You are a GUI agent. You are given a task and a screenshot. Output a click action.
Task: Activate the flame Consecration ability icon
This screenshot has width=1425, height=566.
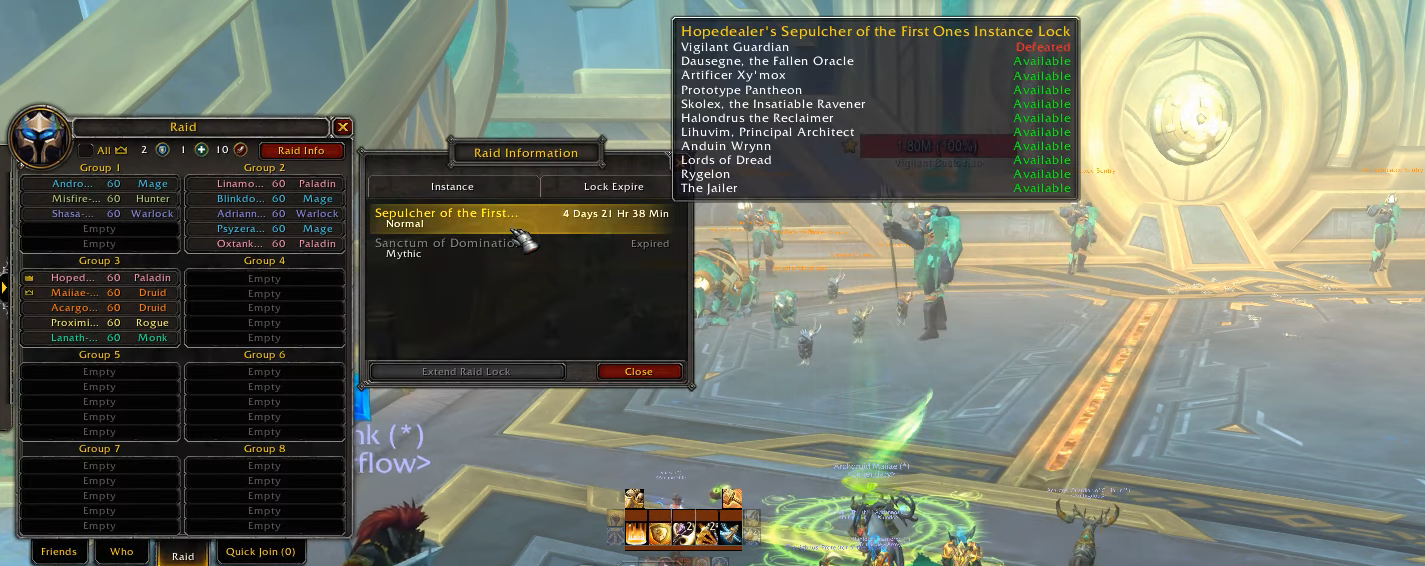coord(636,533)
